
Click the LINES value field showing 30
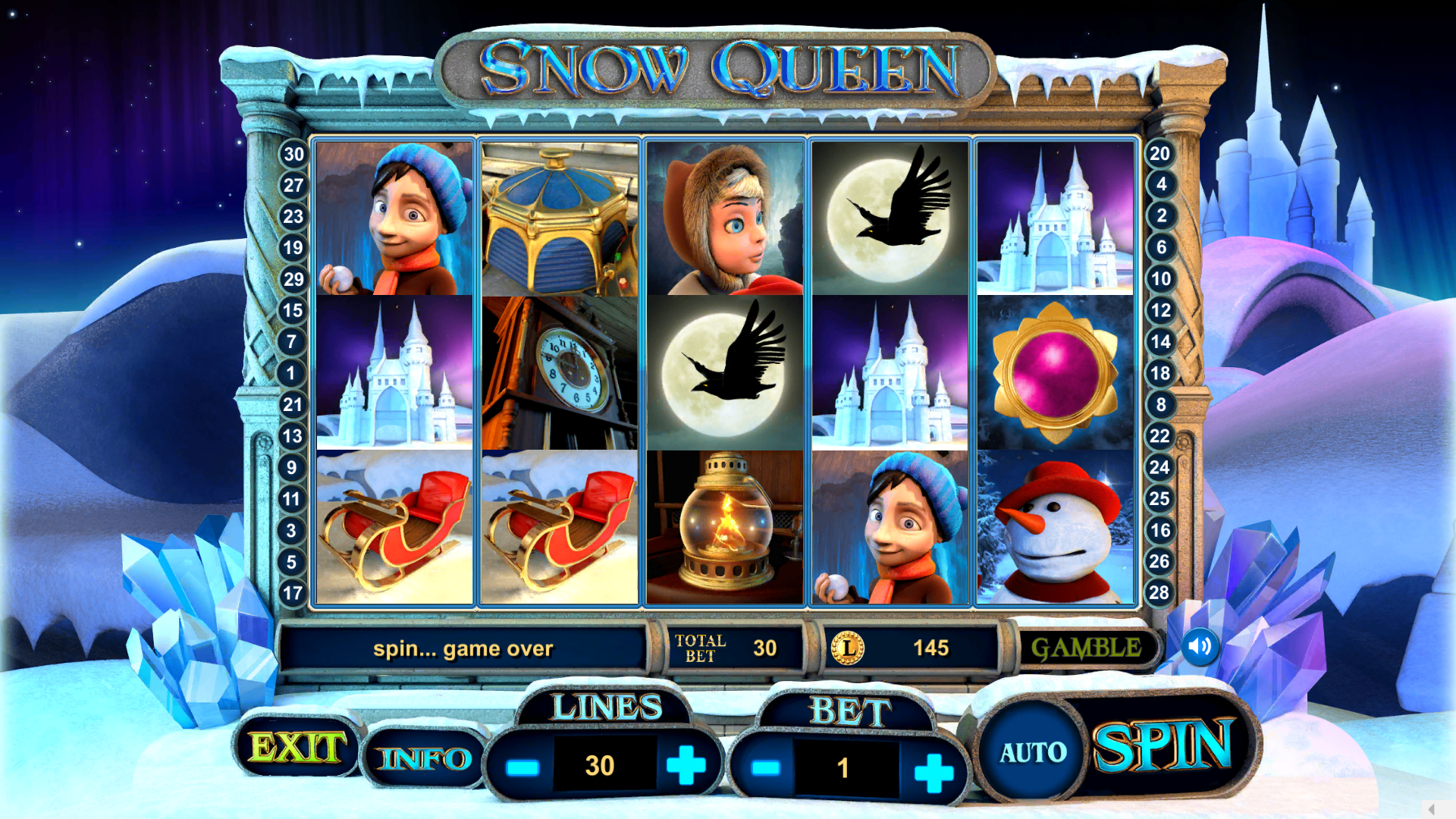pos(598,764)
